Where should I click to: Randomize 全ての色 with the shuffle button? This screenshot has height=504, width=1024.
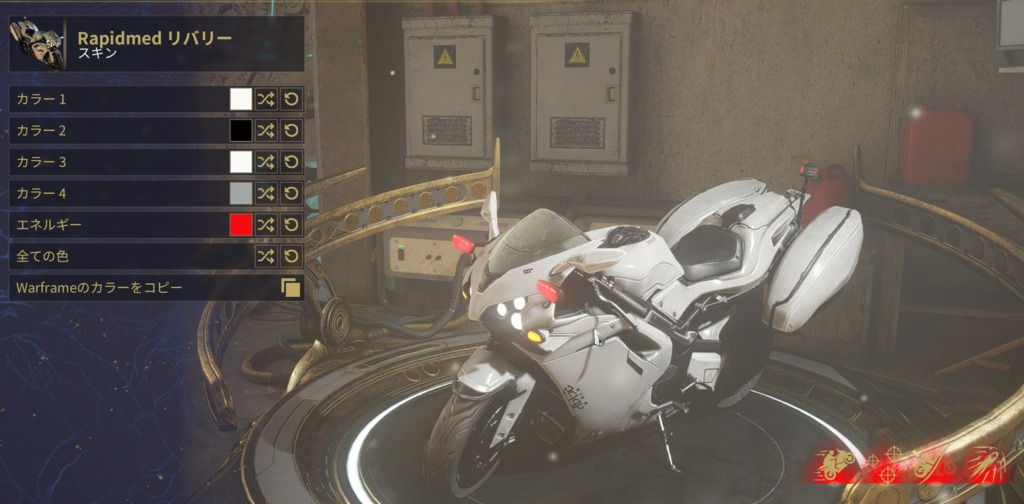point(266,256)
